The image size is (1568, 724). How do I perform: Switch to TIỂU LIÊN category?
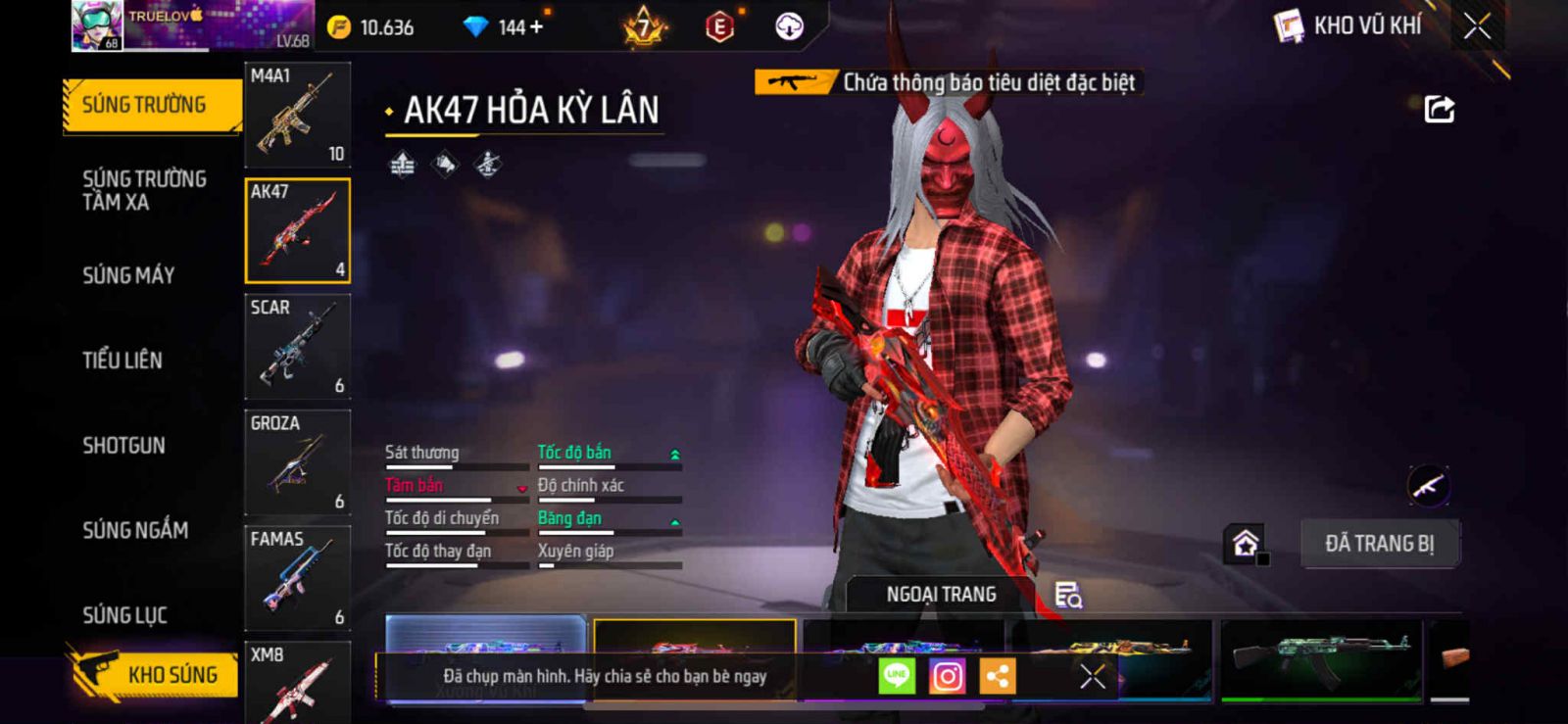[x=122, y=361]
